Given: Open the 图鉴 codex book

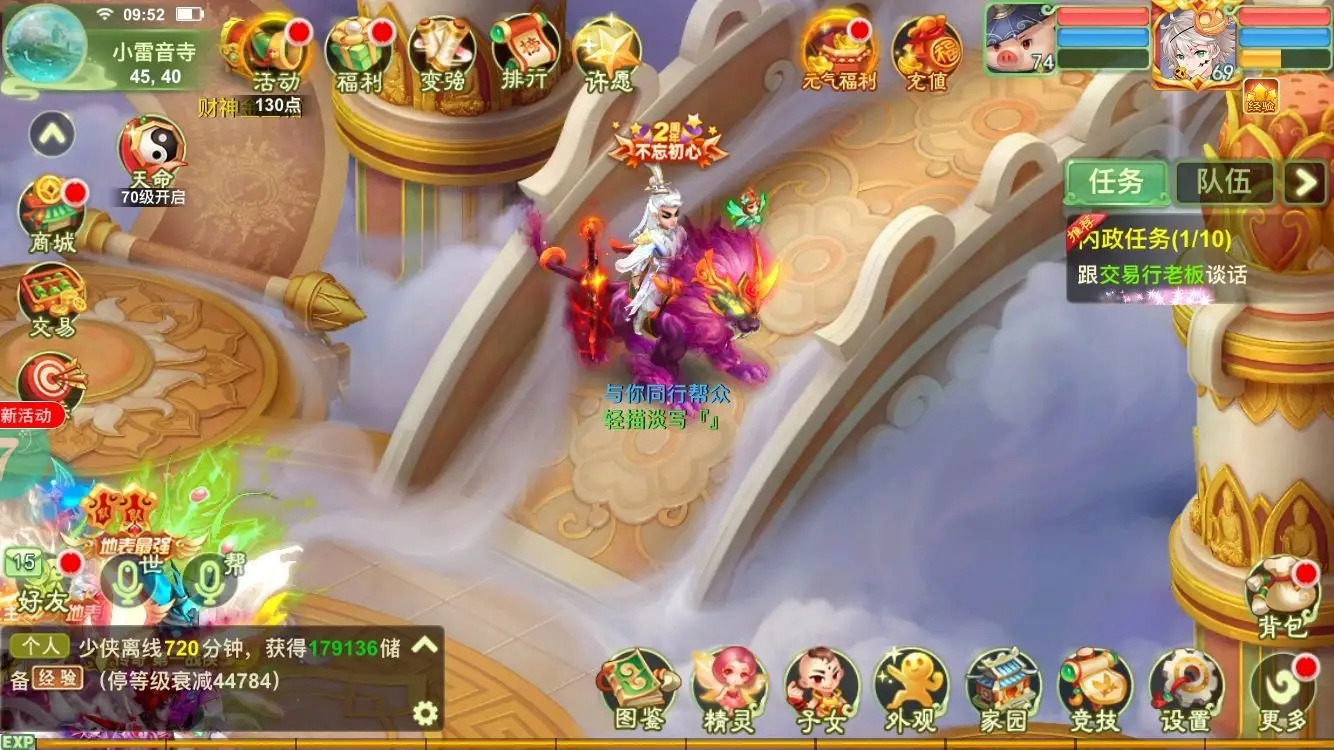Looking at the screenshot, I should (x=639, y=690).
